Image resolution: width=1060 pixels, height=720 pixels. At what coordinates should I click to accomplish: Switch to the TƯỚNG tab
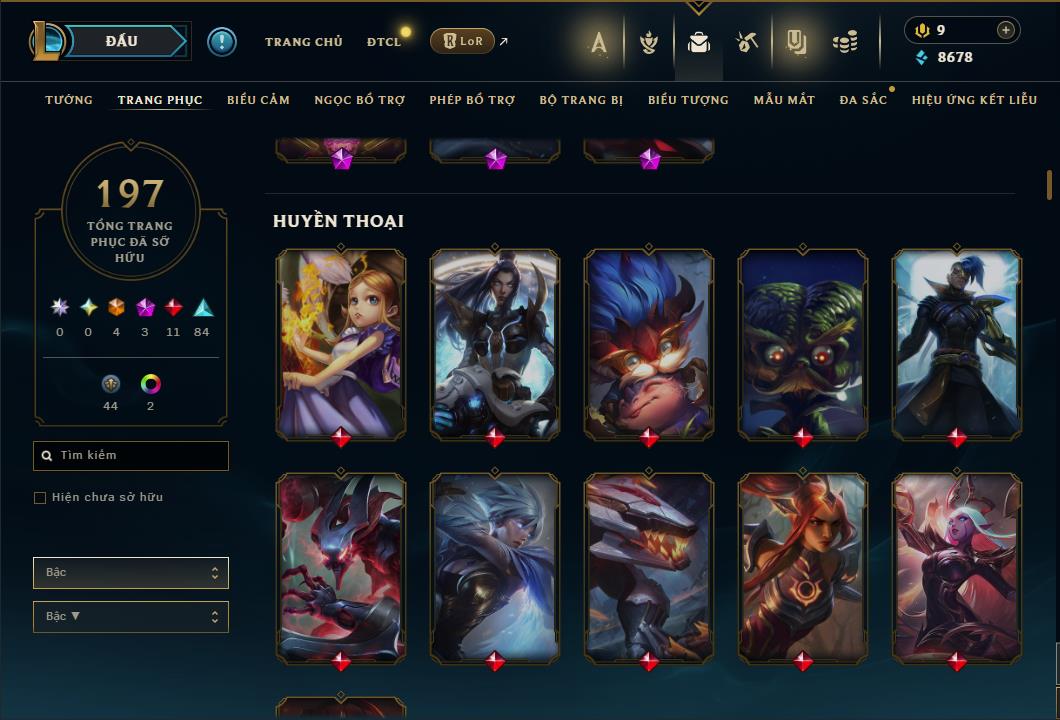[69, 100]
